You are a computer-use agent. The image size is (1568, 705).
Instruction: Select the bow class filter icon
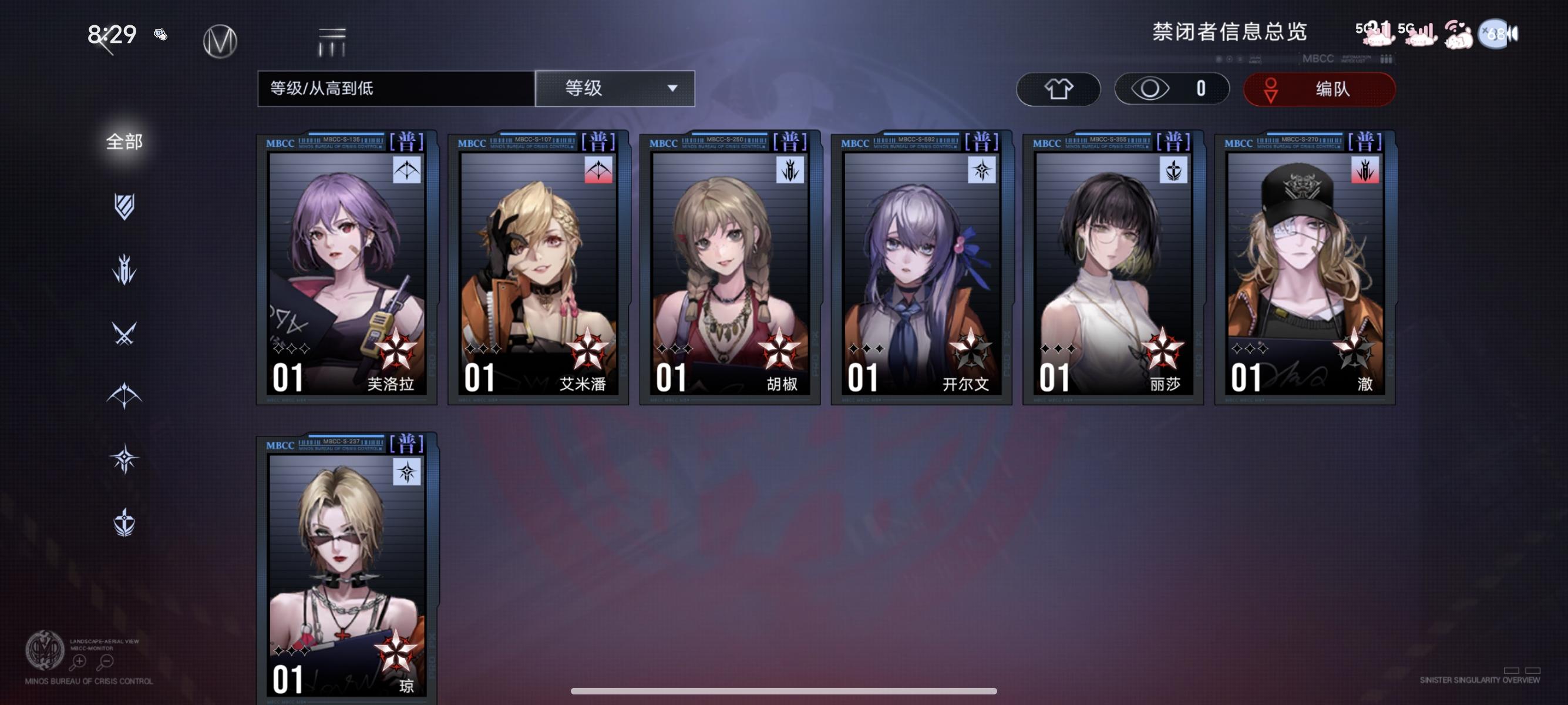coord(125,396)
